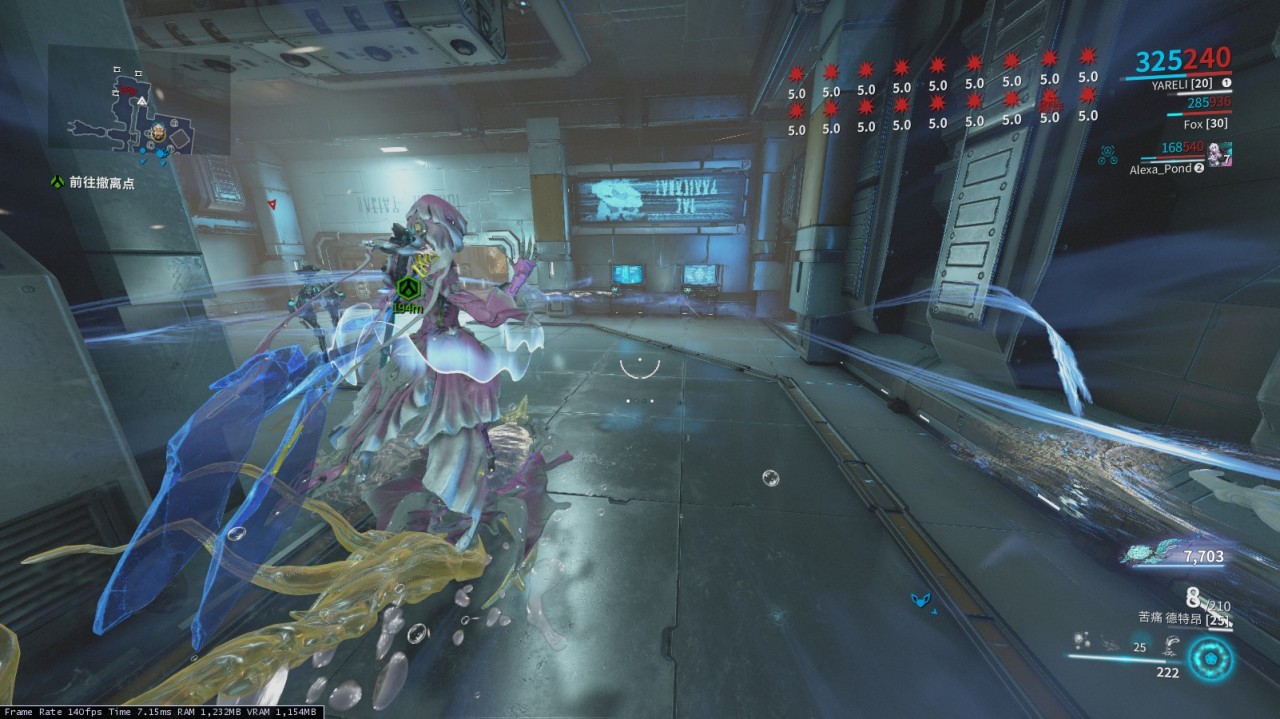Select squad member Alexa_Pond's avatar

(x=1219, y=154)
